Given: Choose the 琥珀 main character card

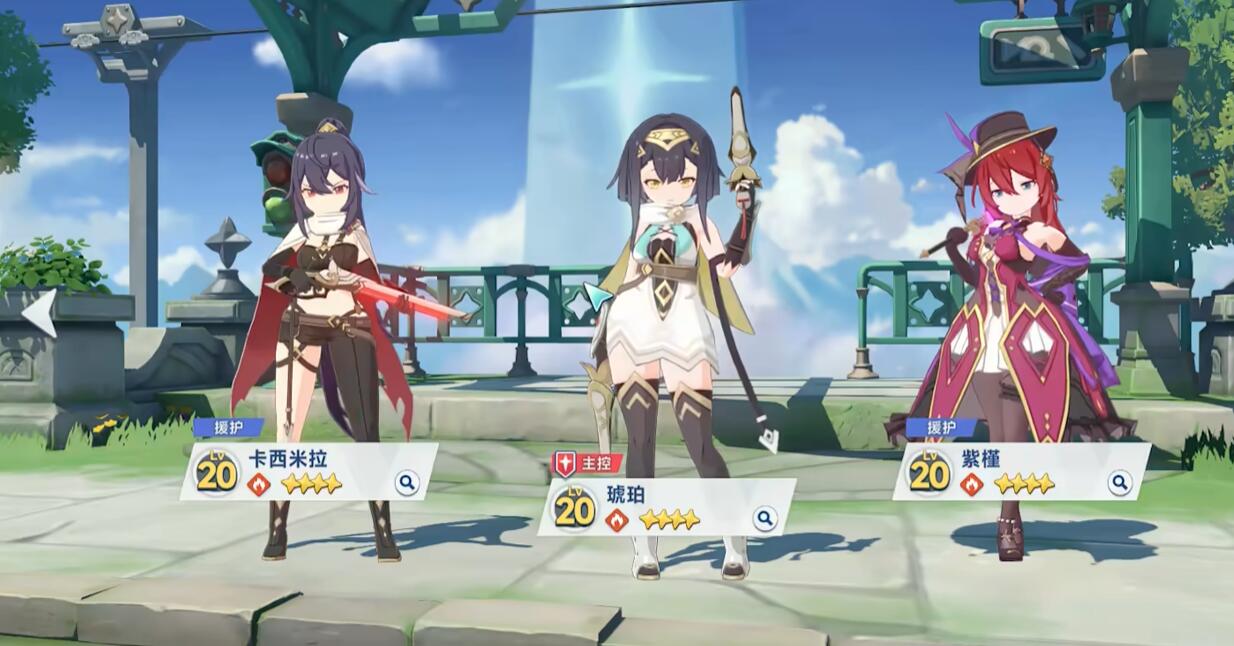Looking at the screenshot, I should click(x=665, y=507).
